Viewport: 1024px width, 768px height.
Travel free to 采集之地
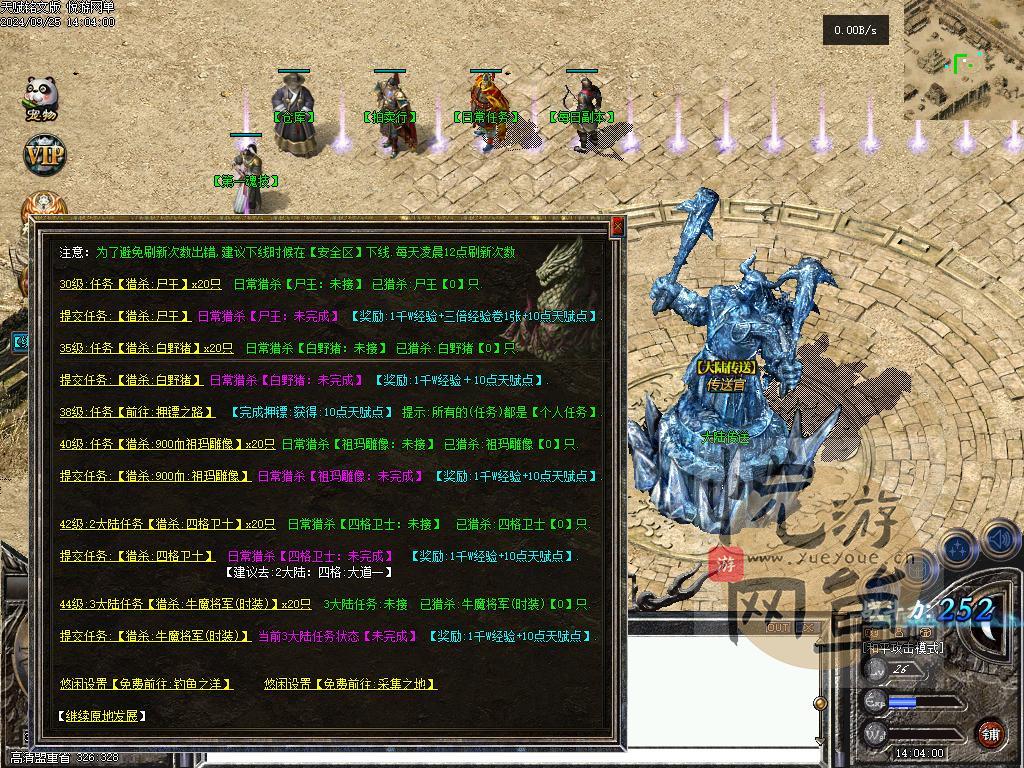click(x=350, y=684)
